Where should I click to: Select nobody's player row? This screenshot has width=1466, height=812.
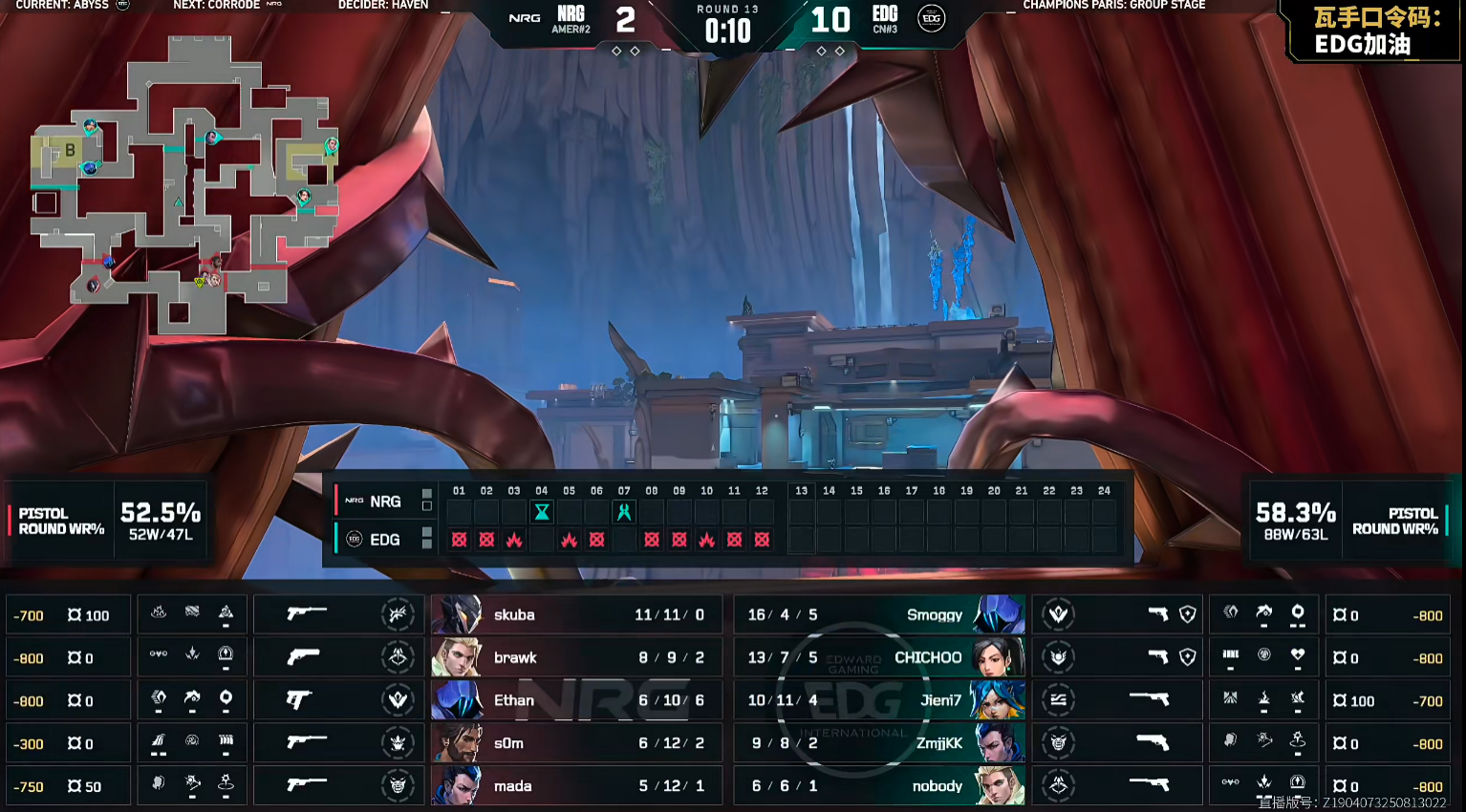tap(879, 786)
